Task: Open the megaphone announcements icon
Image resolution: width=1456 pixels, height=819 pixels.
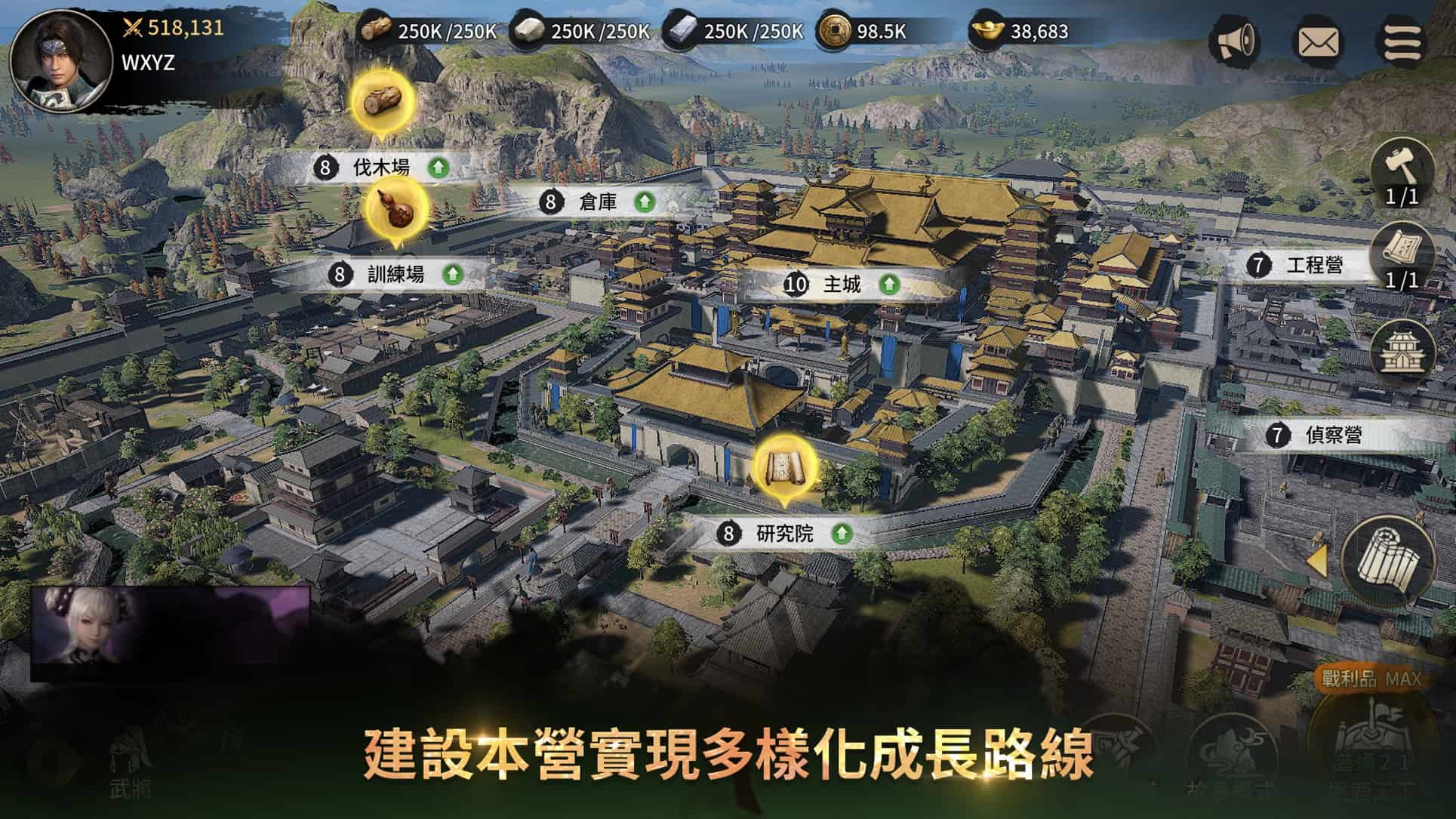Action: coord(1233,40)
